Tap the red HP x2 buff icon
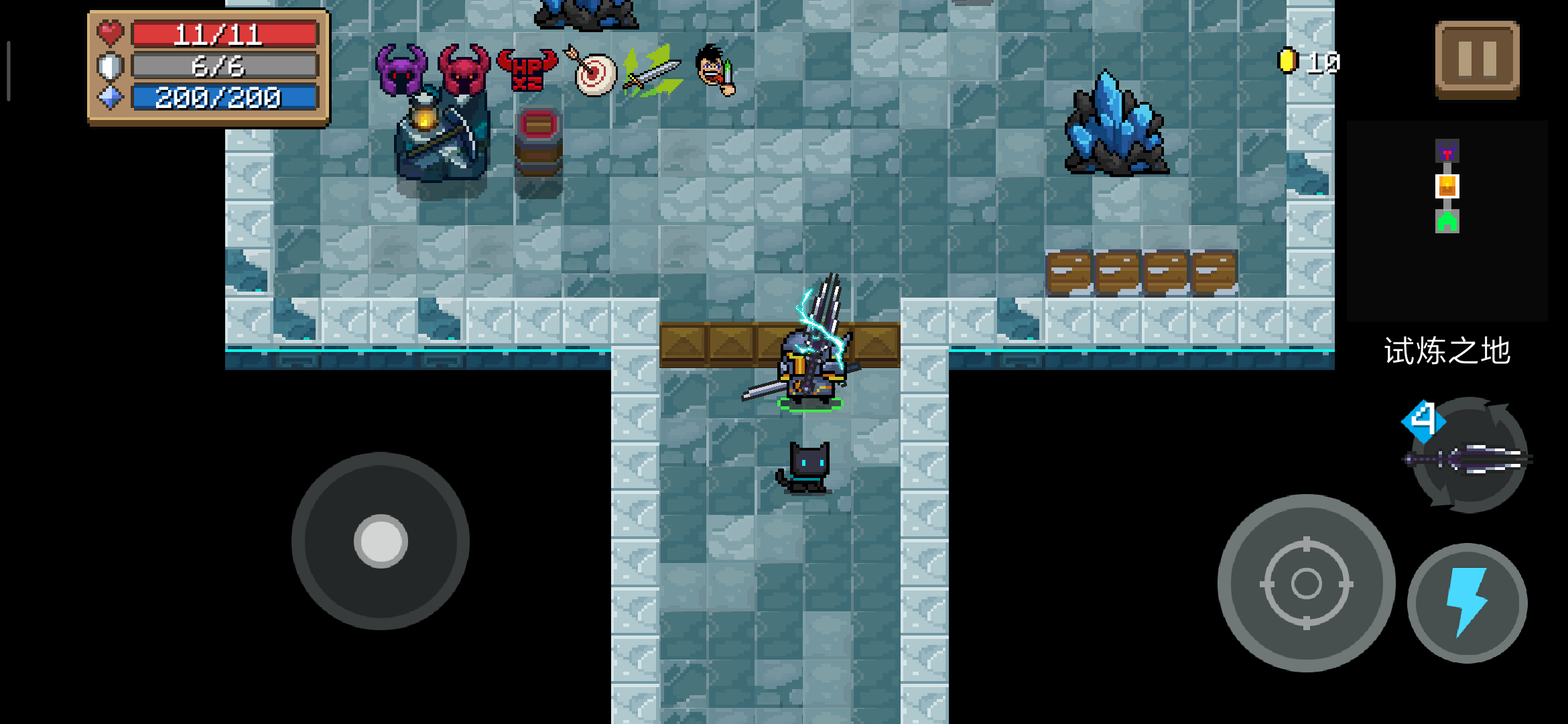This screenshot has width=1568, height=724. 527,70
